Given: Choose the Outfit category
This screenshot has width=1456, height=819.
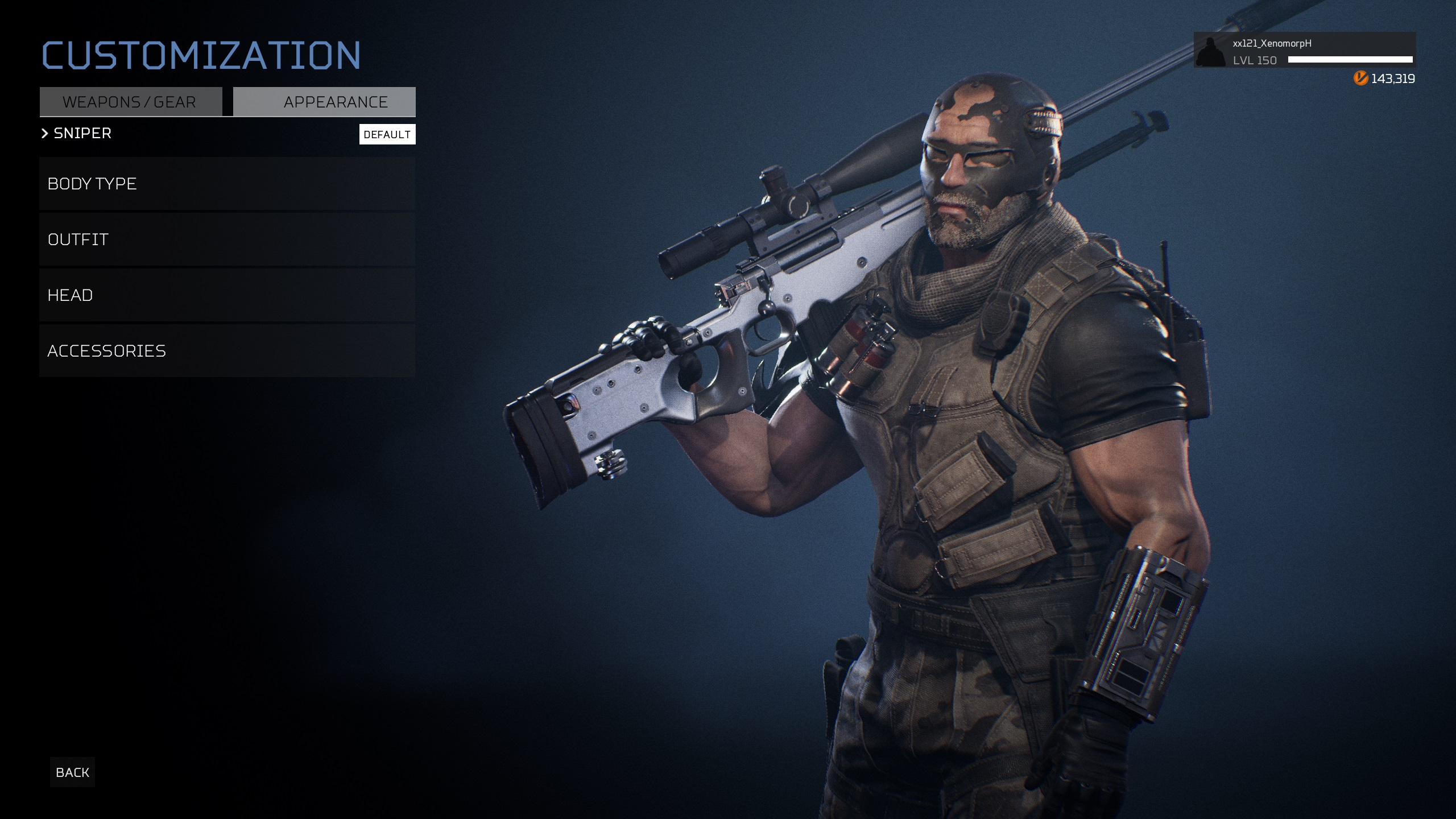Looking at the screenshot, I should [x=227, y=239].
